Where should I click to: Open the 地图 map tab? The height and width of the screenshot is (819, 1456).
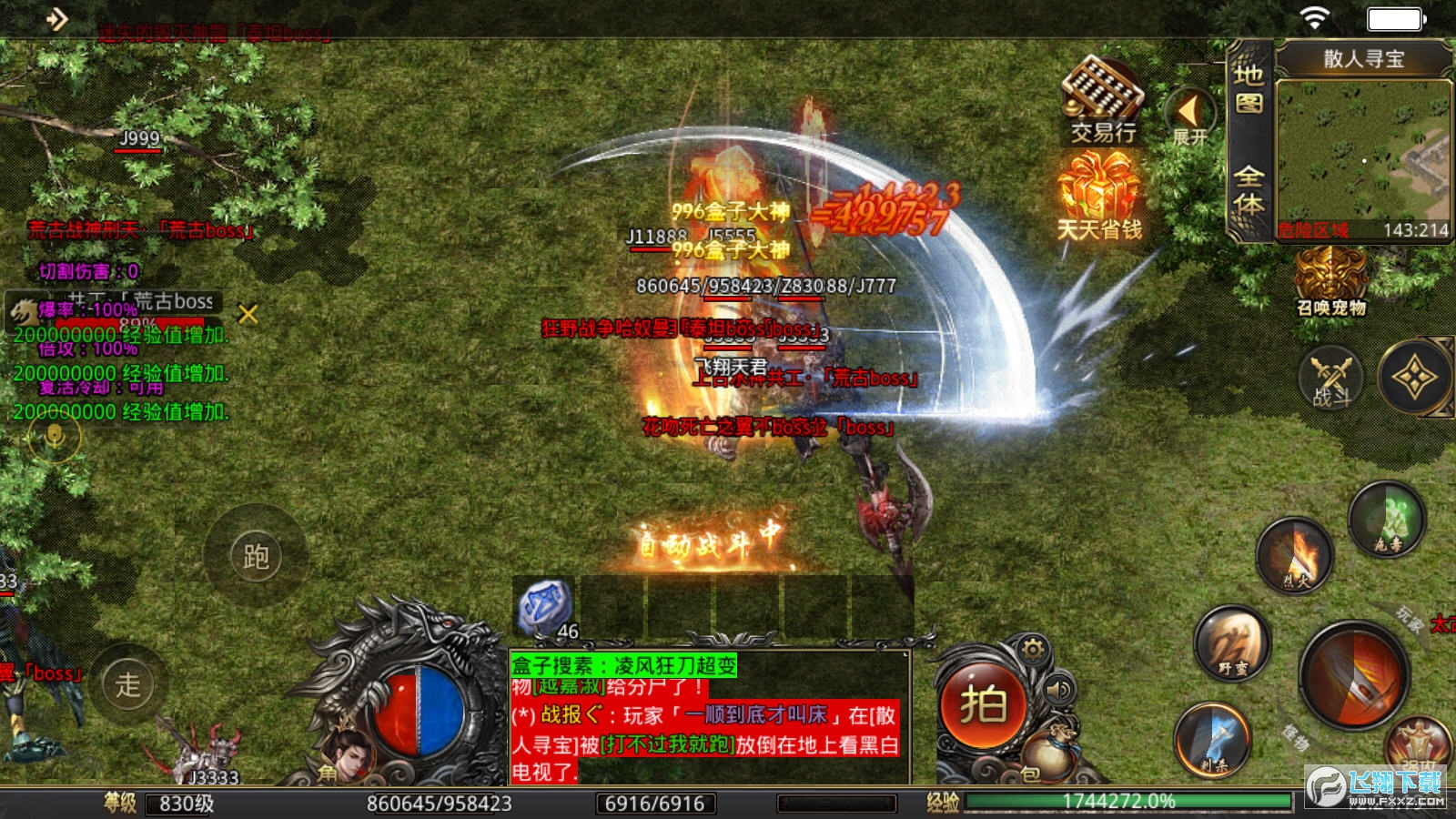(1249, 88)
